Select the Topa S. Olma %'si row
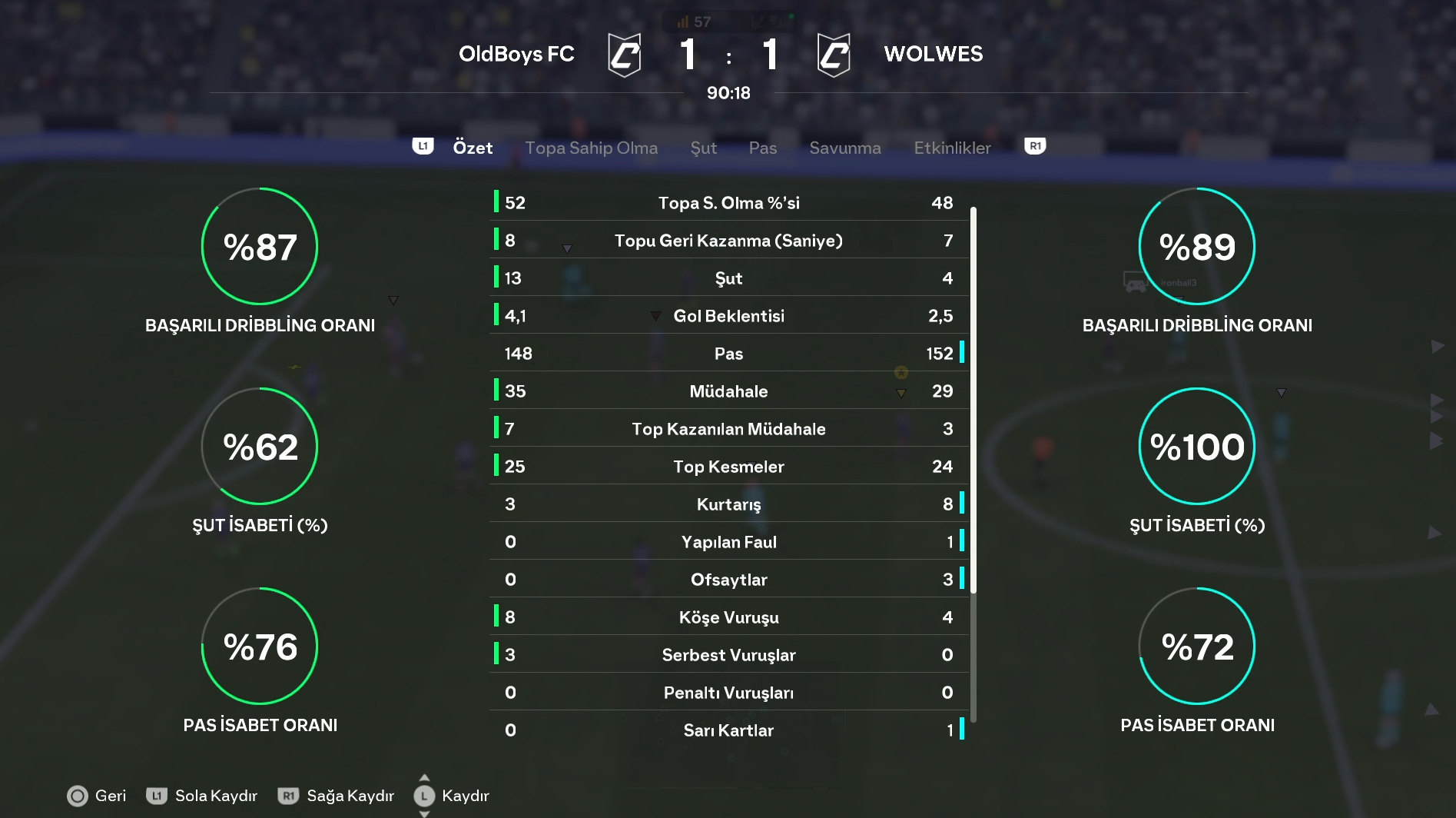Image resolution: width=1456 pixels, height=818 pixels. coord(728,203)
